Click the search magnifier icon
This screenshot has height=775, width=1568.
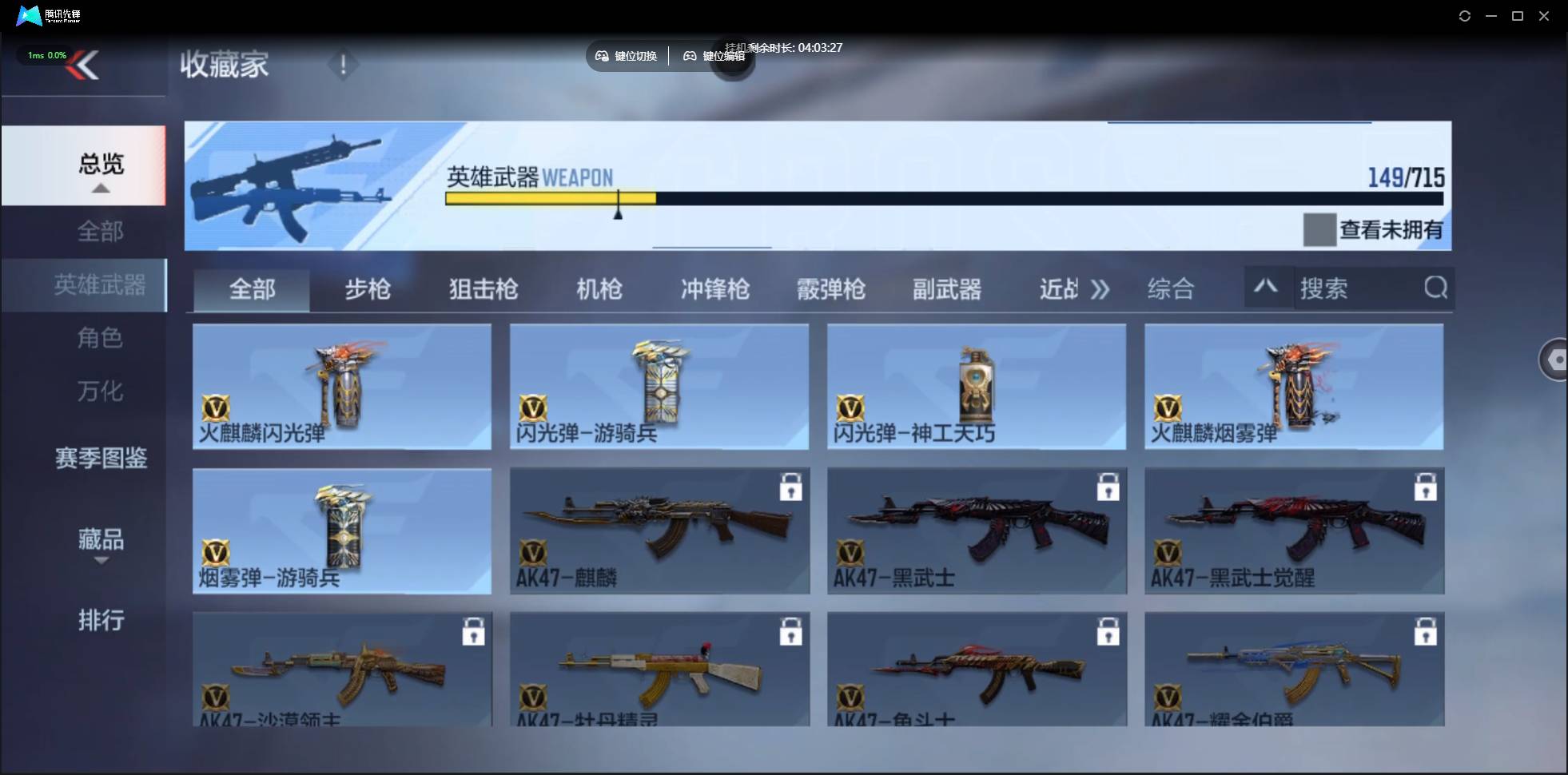pyautogui.click(x=1436, y=288)
